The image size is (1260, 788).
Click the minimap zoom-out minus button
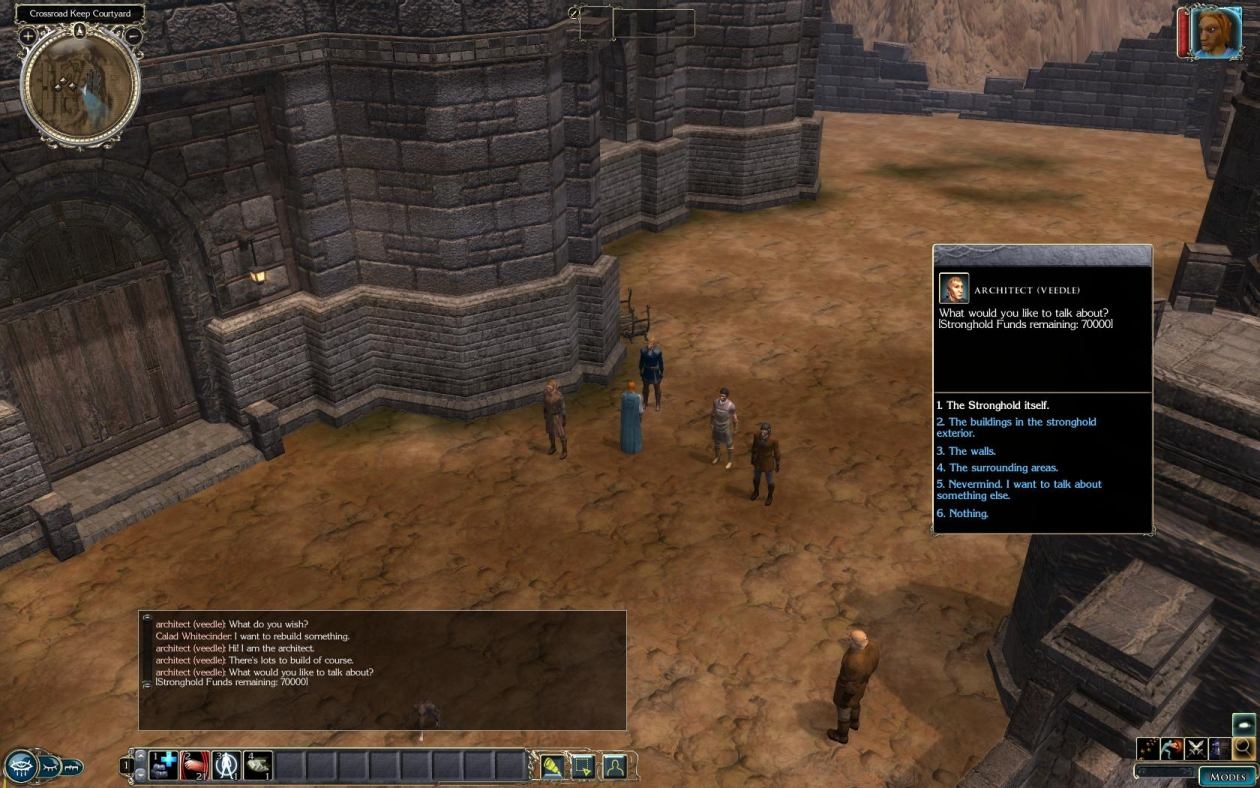coord(133,36)
